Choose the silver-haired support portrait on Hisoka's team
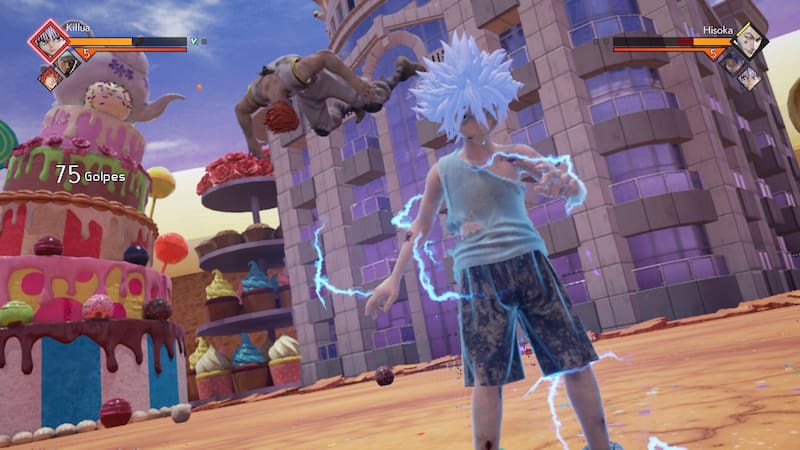800x450 pixels. pyautogui.click(x=750, y=75)
